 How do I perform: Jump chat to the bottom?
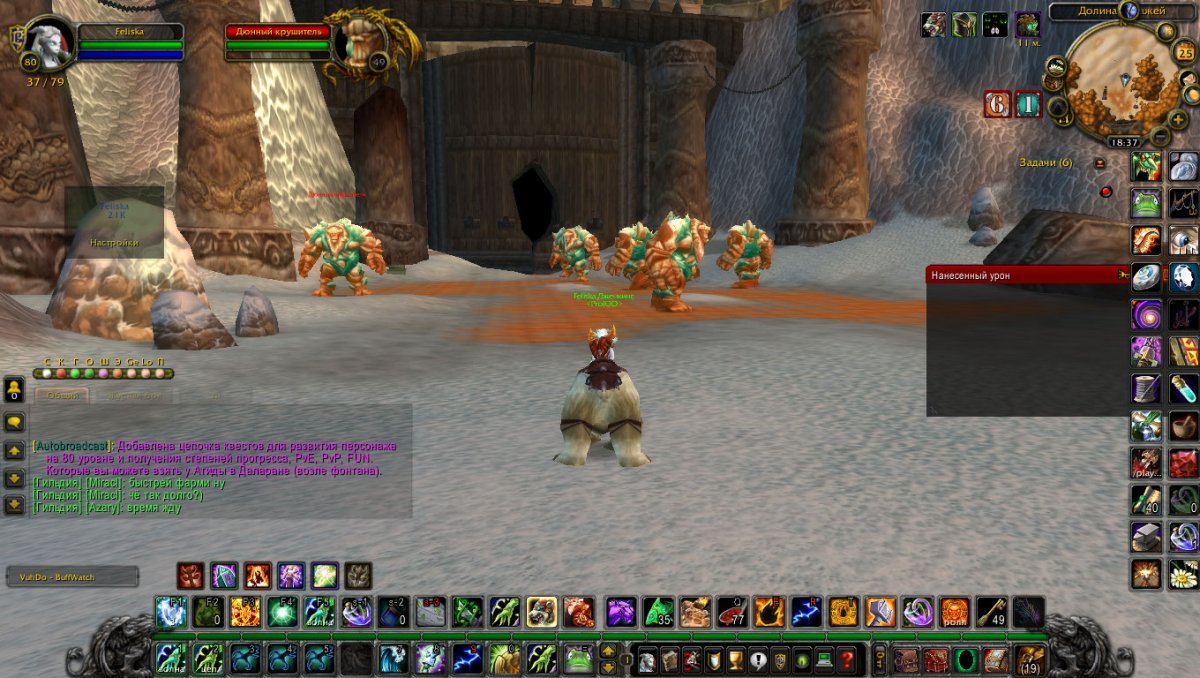[x=15, y=504]
